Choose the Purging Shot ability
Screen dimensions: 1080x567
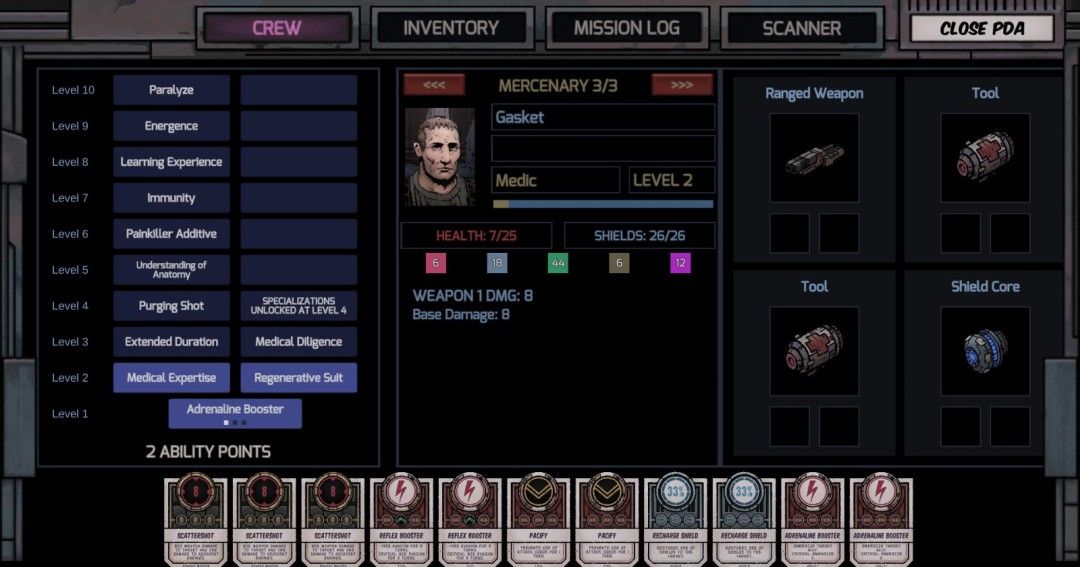(171, 306)
